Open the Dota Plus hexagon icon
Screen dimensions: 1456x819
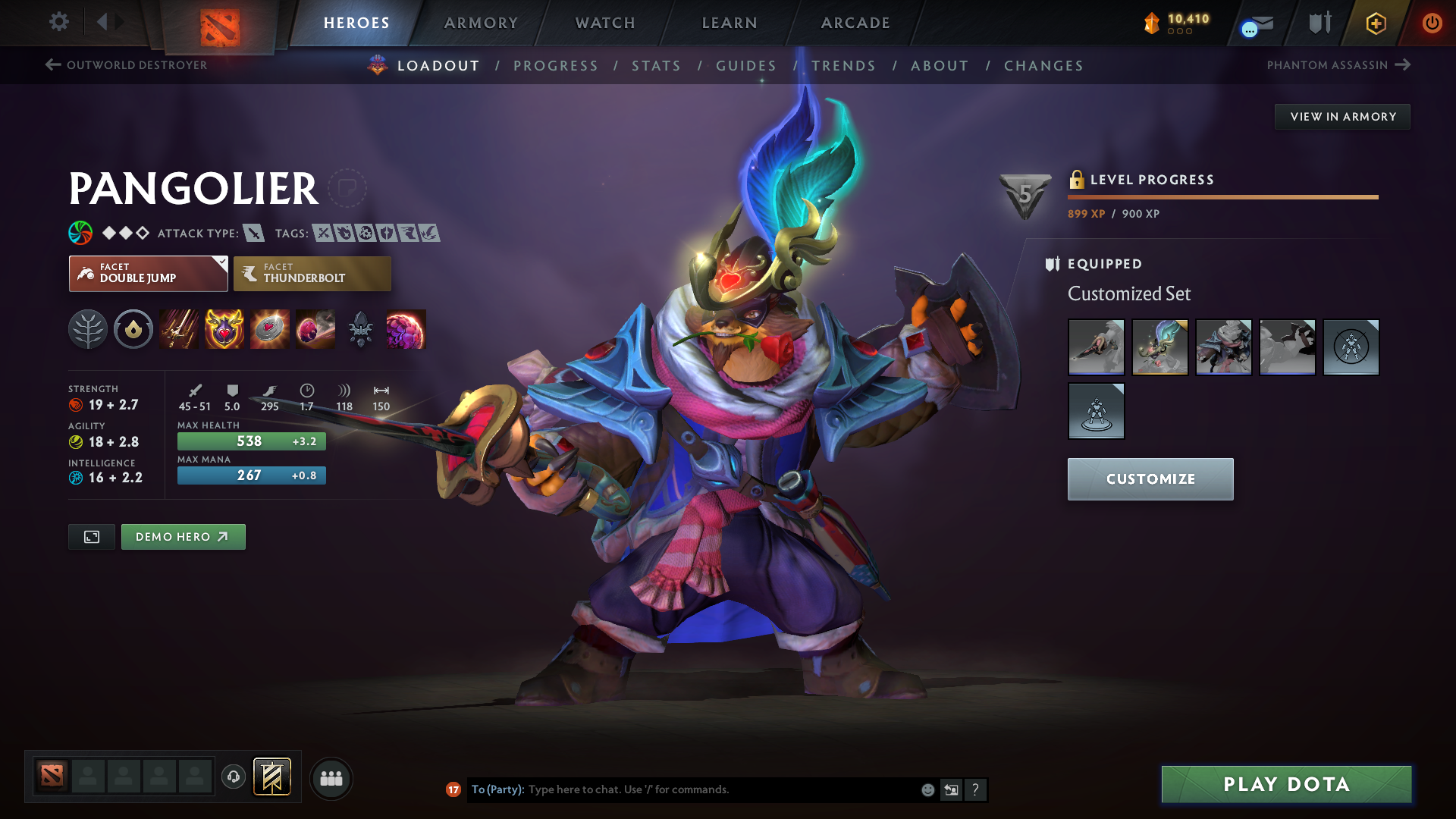(1375, 23)
